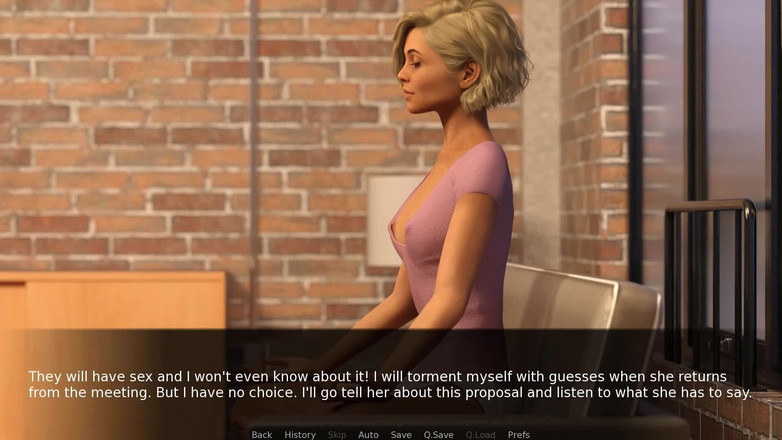The width and height of the screenshot is (782, 440).
Task: Open the History log
Action: click(x=300, y=434)
